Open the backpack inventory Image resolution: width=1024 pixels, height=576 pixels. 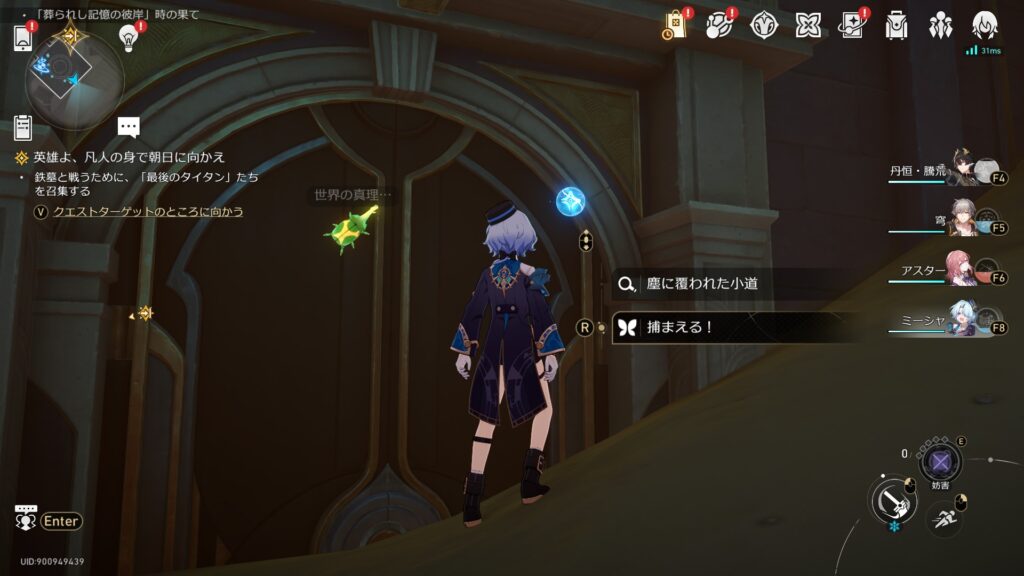(896, 26)
